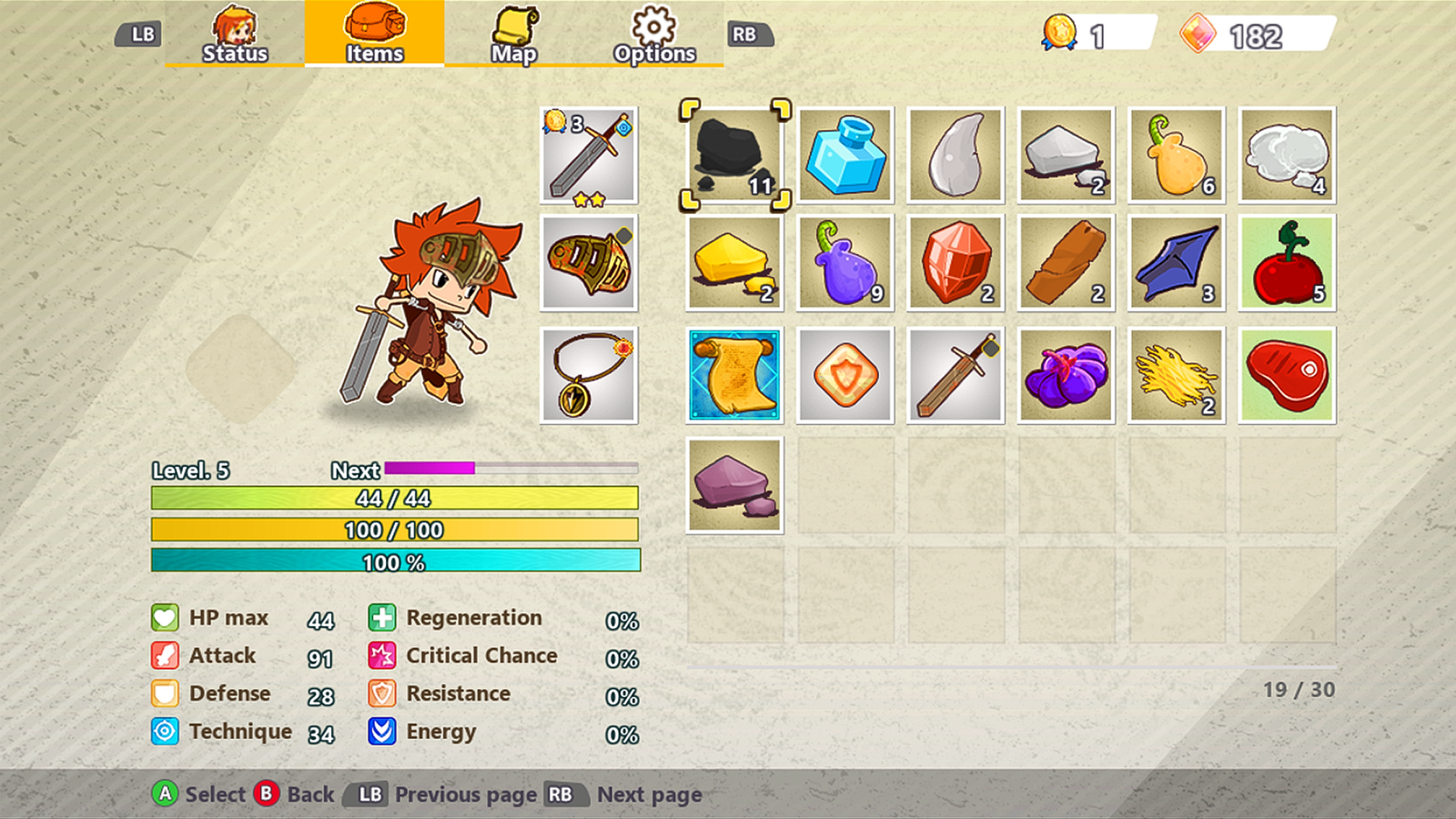
Task: Click the Energy stat icon
Action: (381, 732)
